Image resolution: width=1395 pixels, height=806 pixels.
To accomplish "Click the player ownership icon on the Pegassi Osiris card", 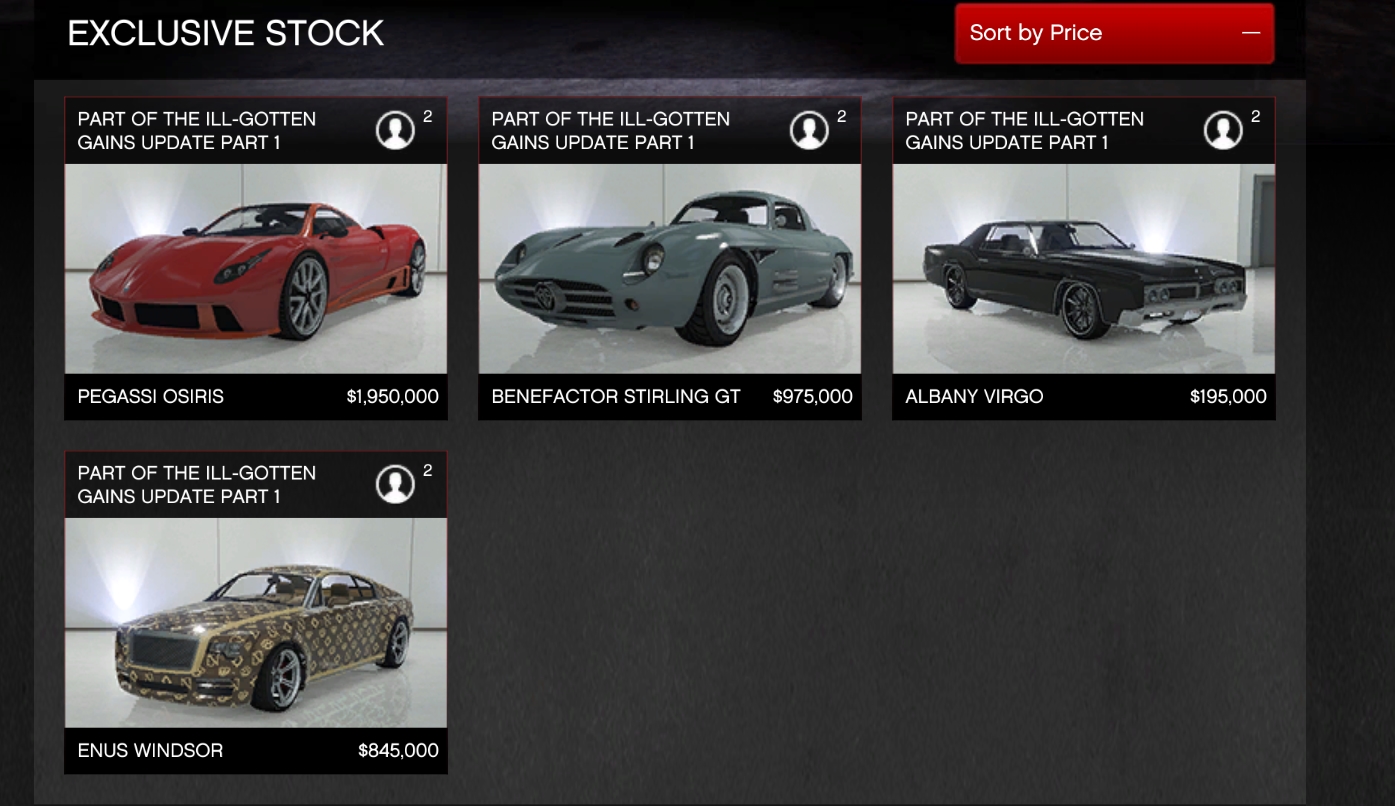I will (395, 129).
